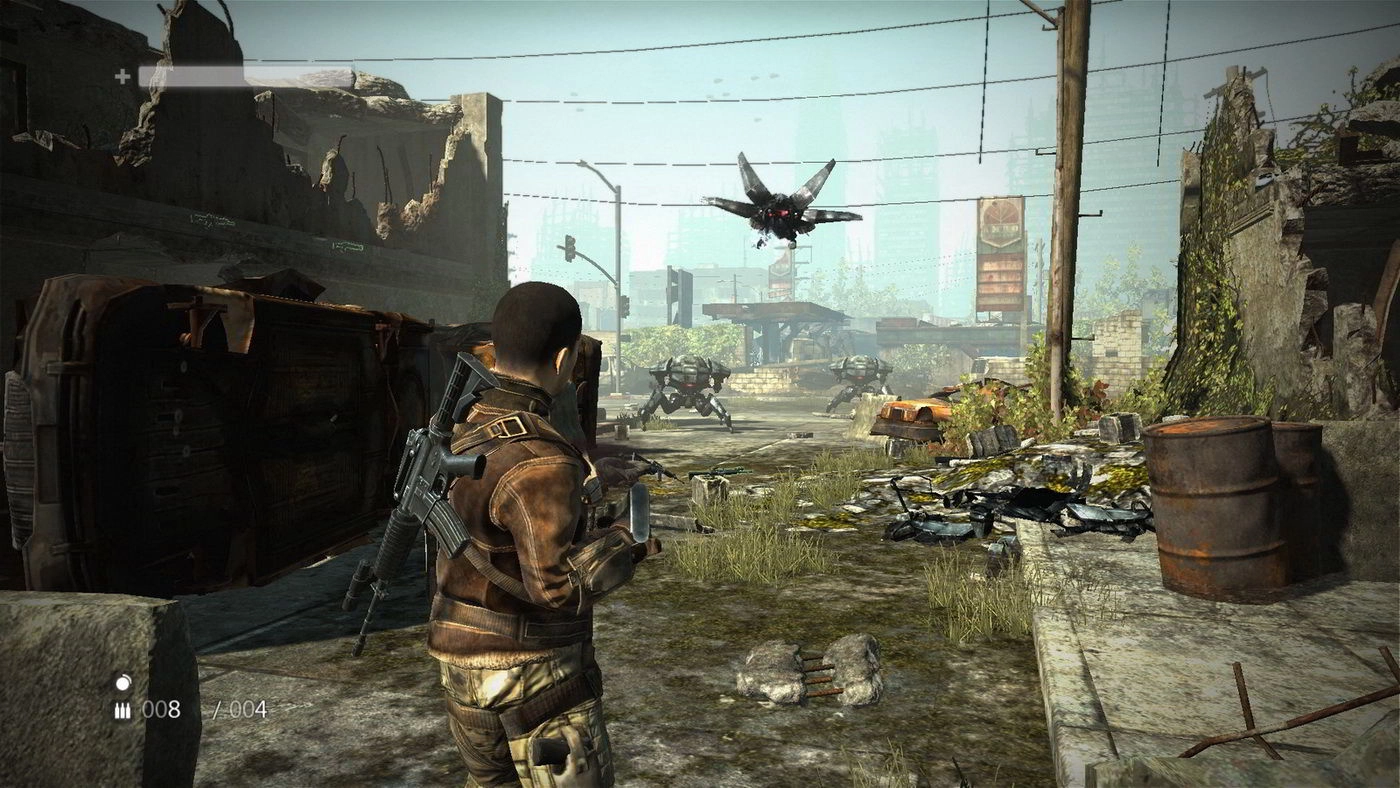Select the grenade icon above the ammo count

[x=123, y=682]
